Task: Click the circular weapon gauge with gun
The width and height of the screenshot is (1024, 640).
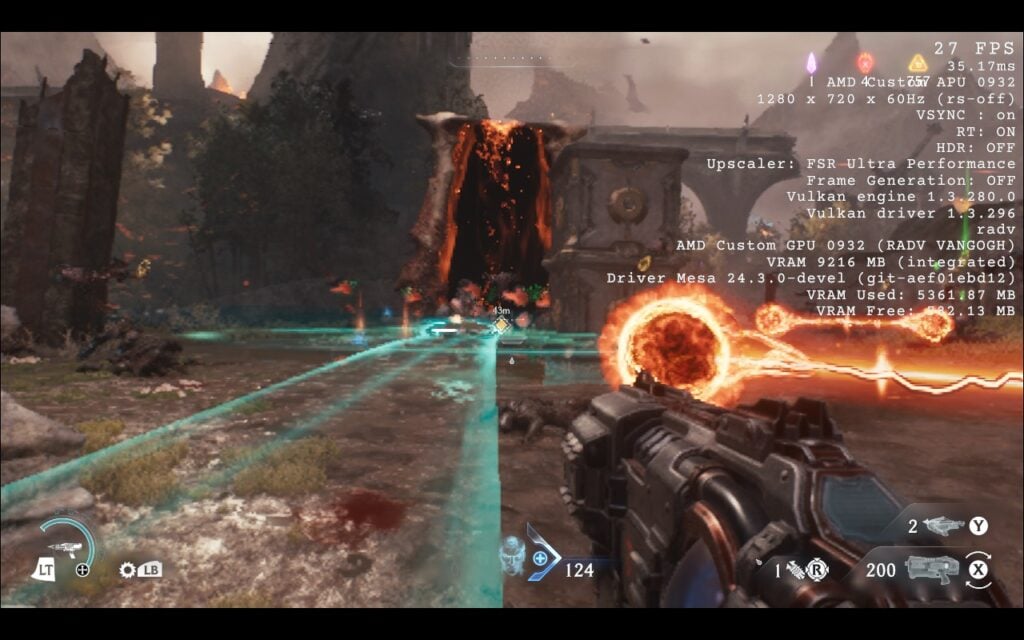Action: [67, 546]
